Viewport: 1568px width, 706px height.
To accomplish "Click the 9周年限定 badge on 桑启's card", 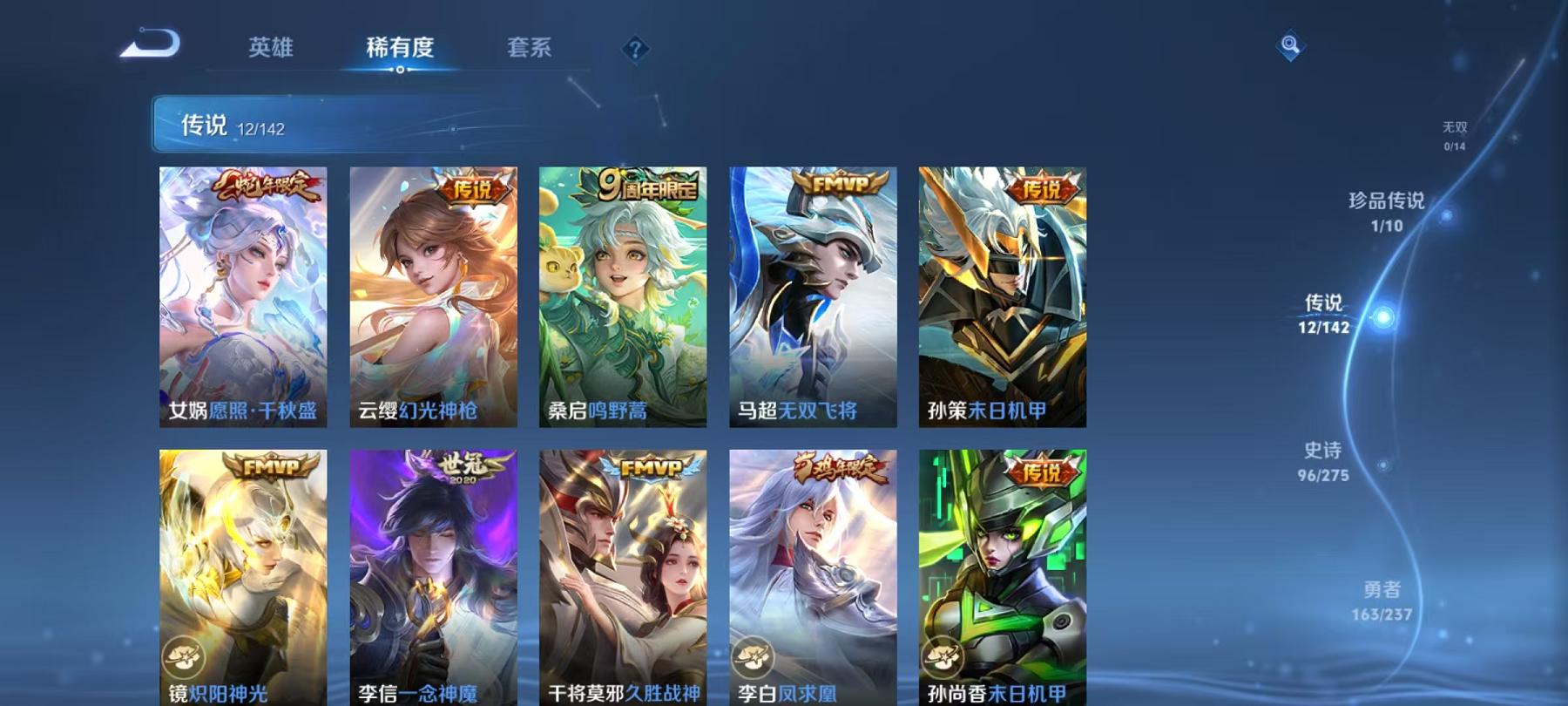I will tap(645, 186).
